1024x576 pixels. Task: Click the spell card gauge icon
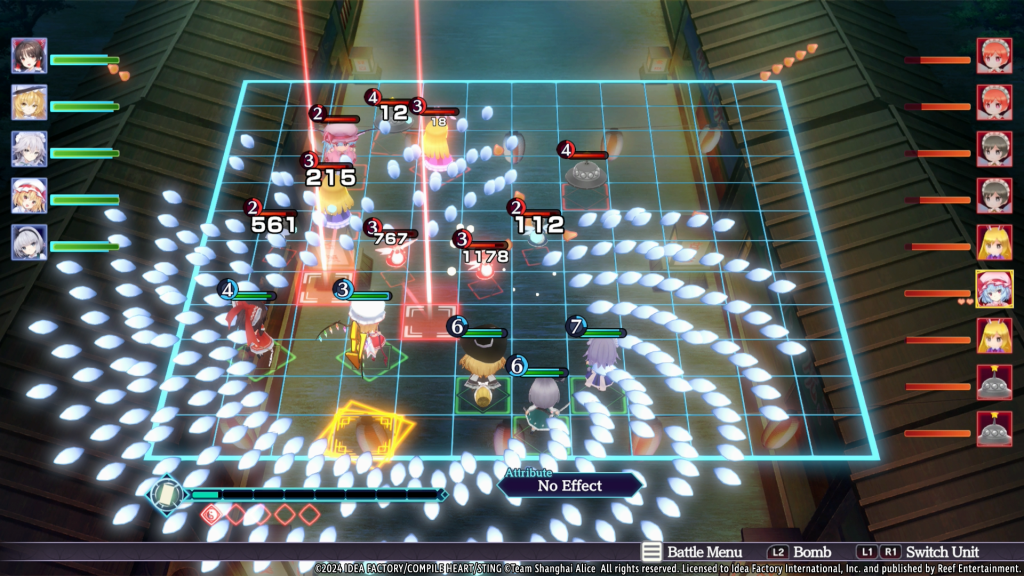167,494
